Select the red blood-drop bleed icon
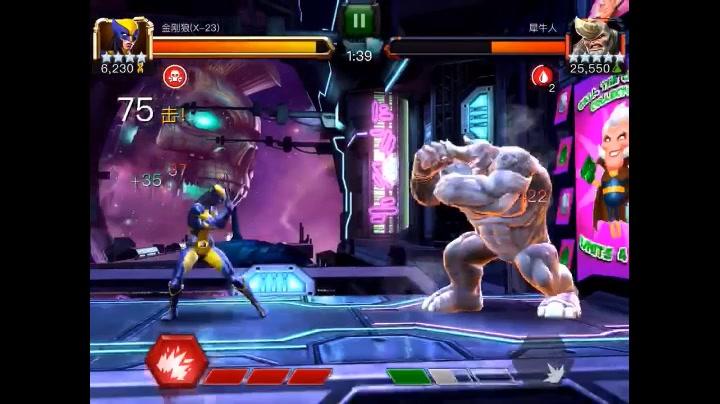 click(541, 74)
